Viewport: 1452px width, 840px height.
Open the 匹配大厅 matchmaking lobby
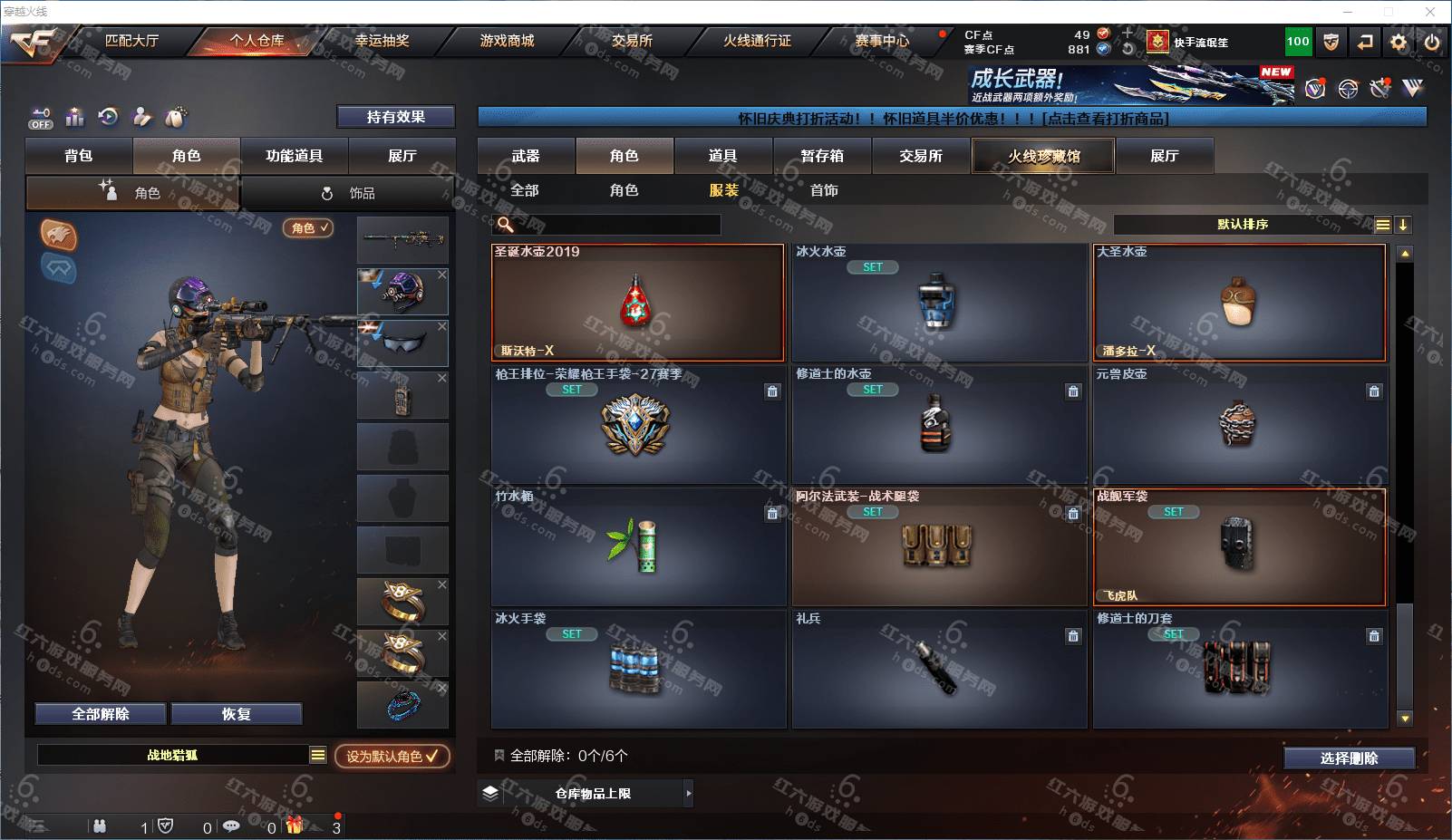pos(131,41)
